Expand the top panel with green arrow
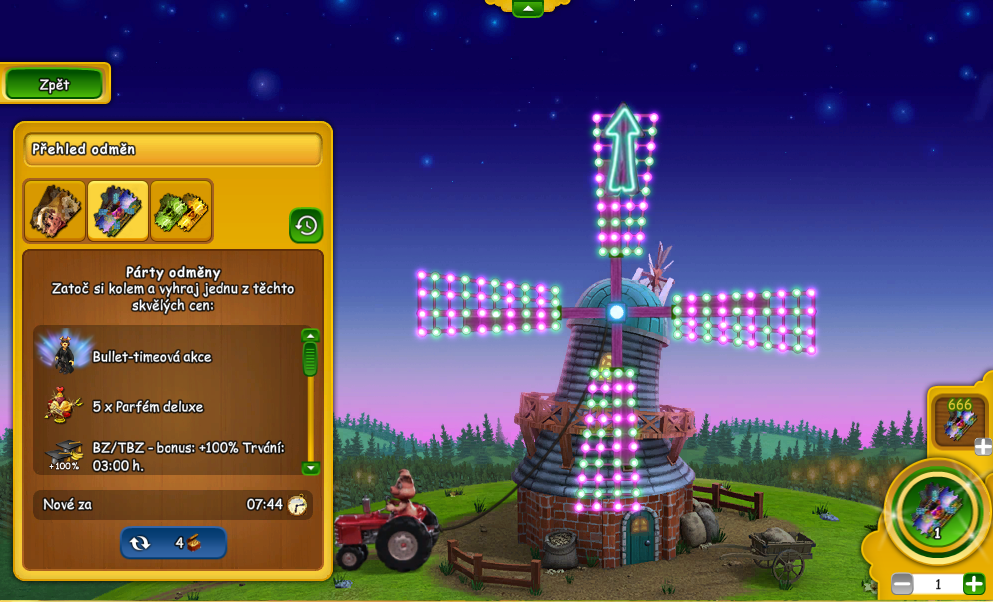 point(527,8)
